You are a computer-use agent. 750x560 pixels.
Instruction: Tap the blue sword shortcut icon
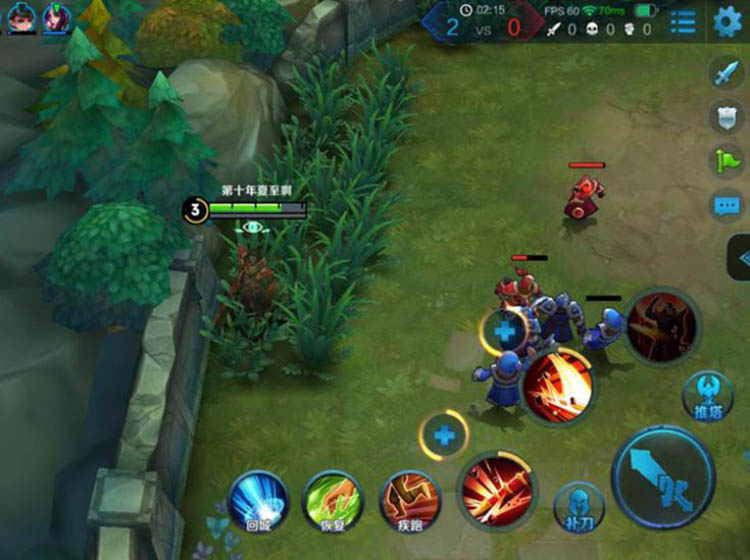tap(724, 73)
